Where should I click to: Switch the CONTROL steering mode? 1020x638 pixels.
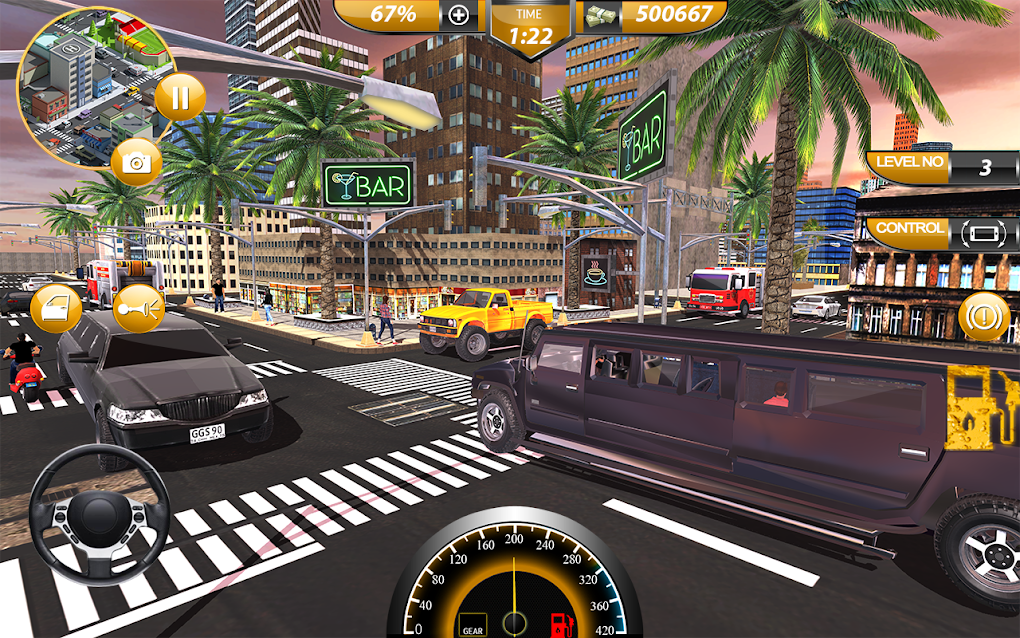(x=981, y=233)
